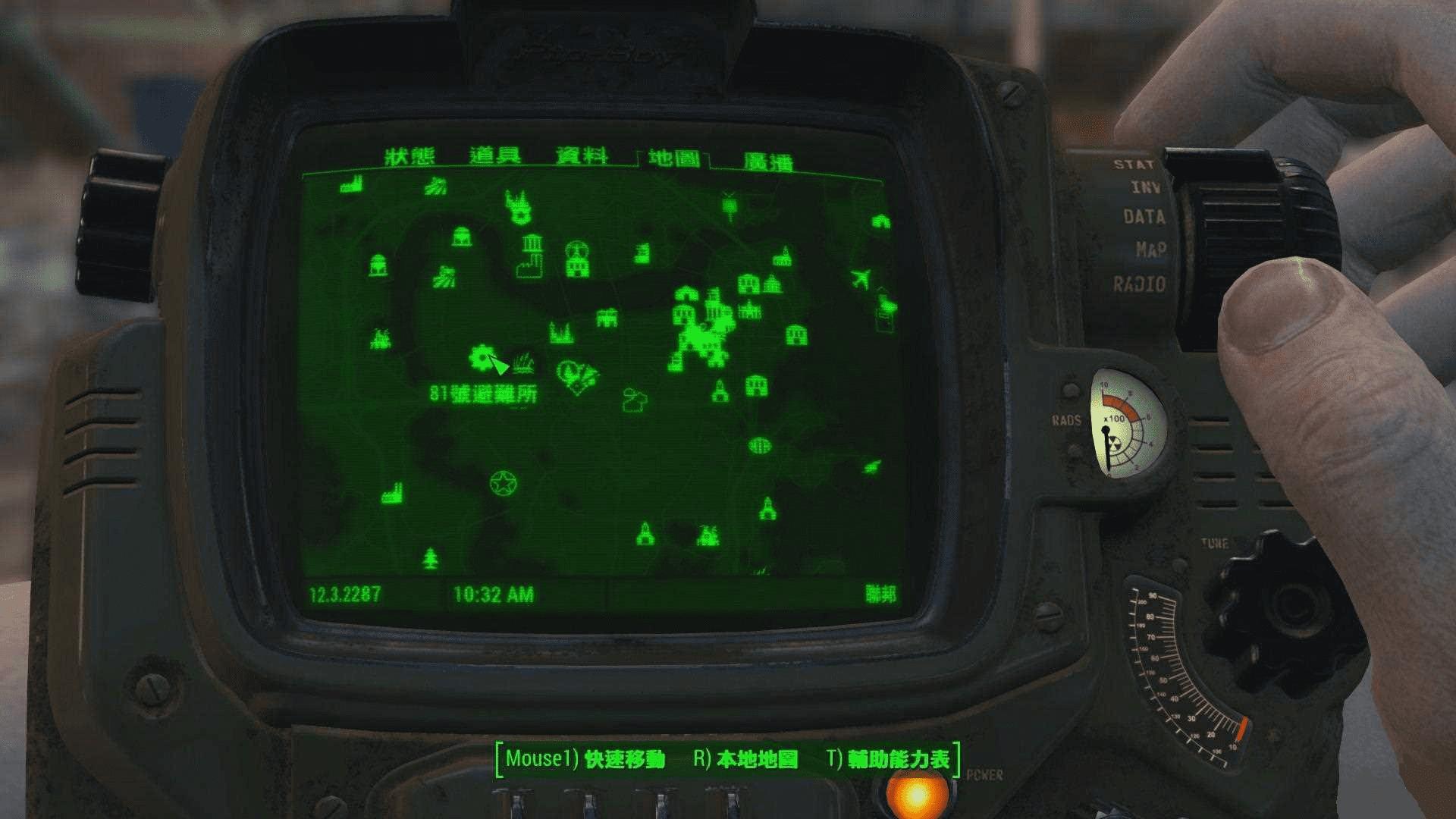Image resolution: width=1456 pixels, height=819 pixels.
Task: Open the 輔助能力表 perk chart
Action: pyautogui.click(x=889, y=759)
